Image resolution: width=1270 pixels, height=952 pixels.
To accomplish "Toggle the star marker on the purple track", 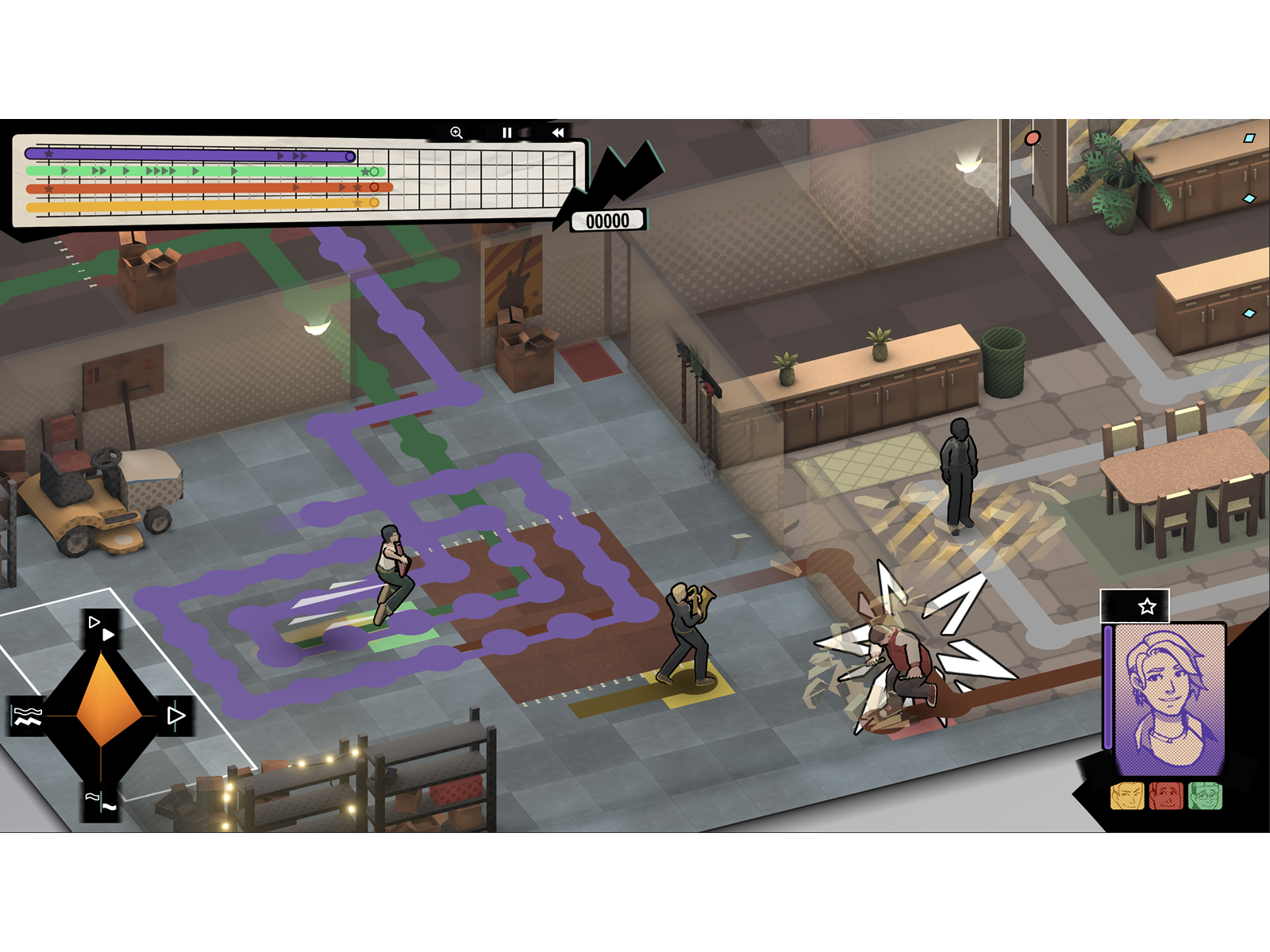I will click(x=48, y=155).
